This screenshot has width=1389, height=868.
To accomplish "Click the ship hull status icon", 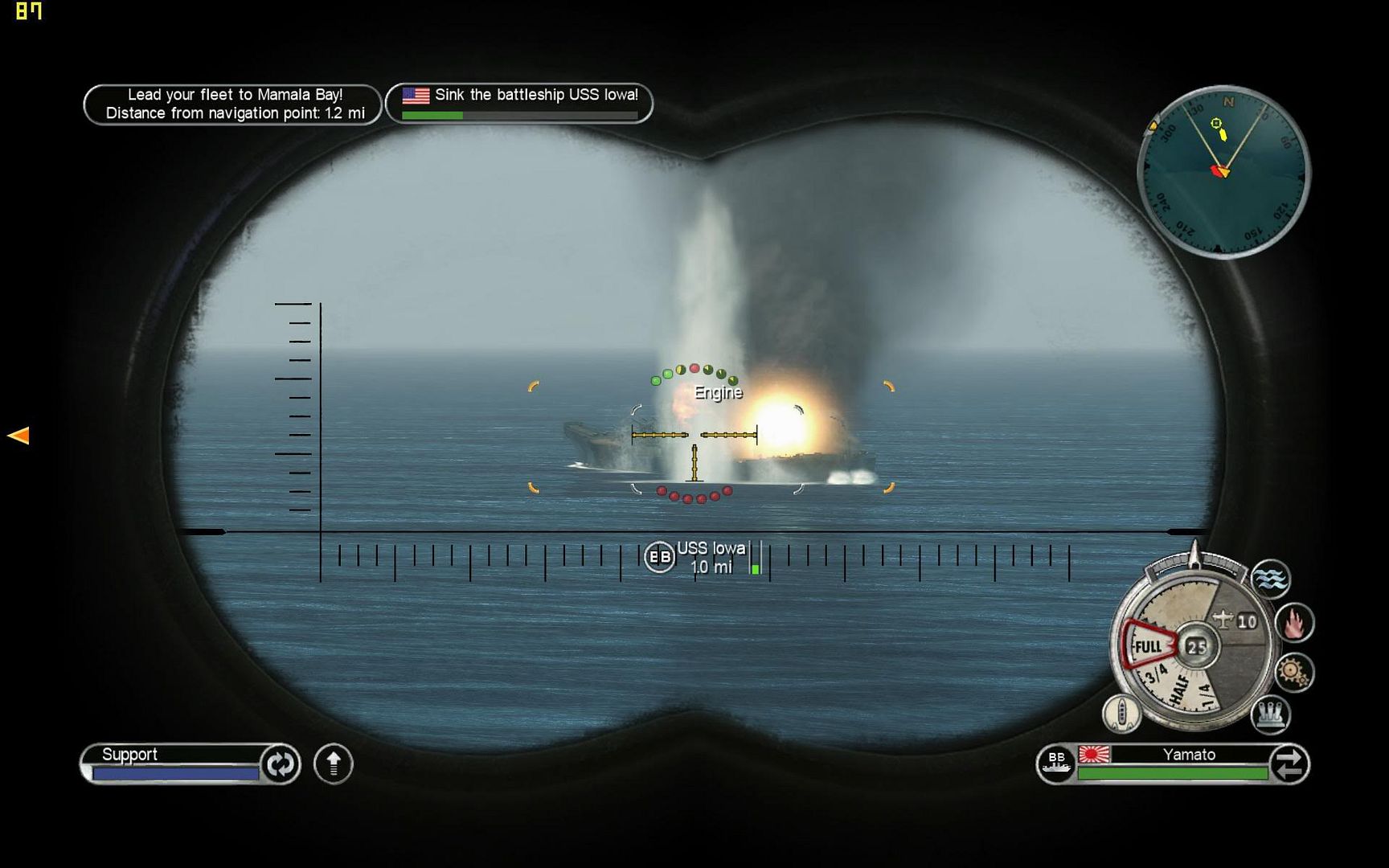I will point(1121,712).
